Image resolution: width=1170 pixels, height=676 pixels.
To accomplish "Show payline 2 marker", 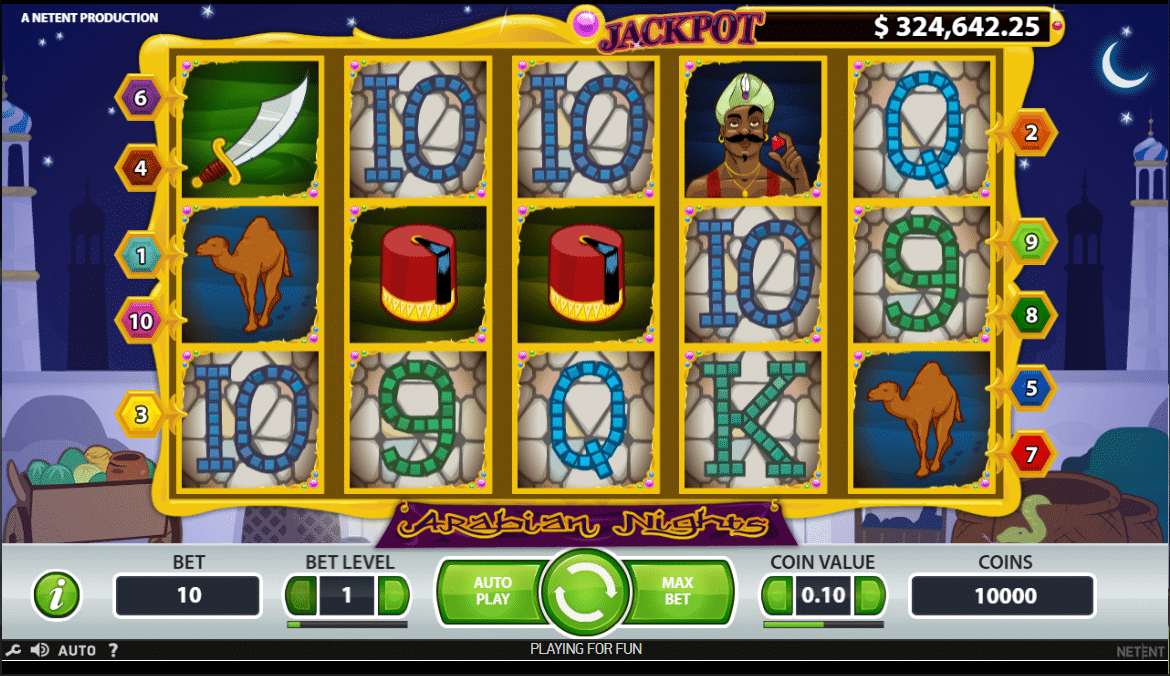I will tap(1031, 133).
